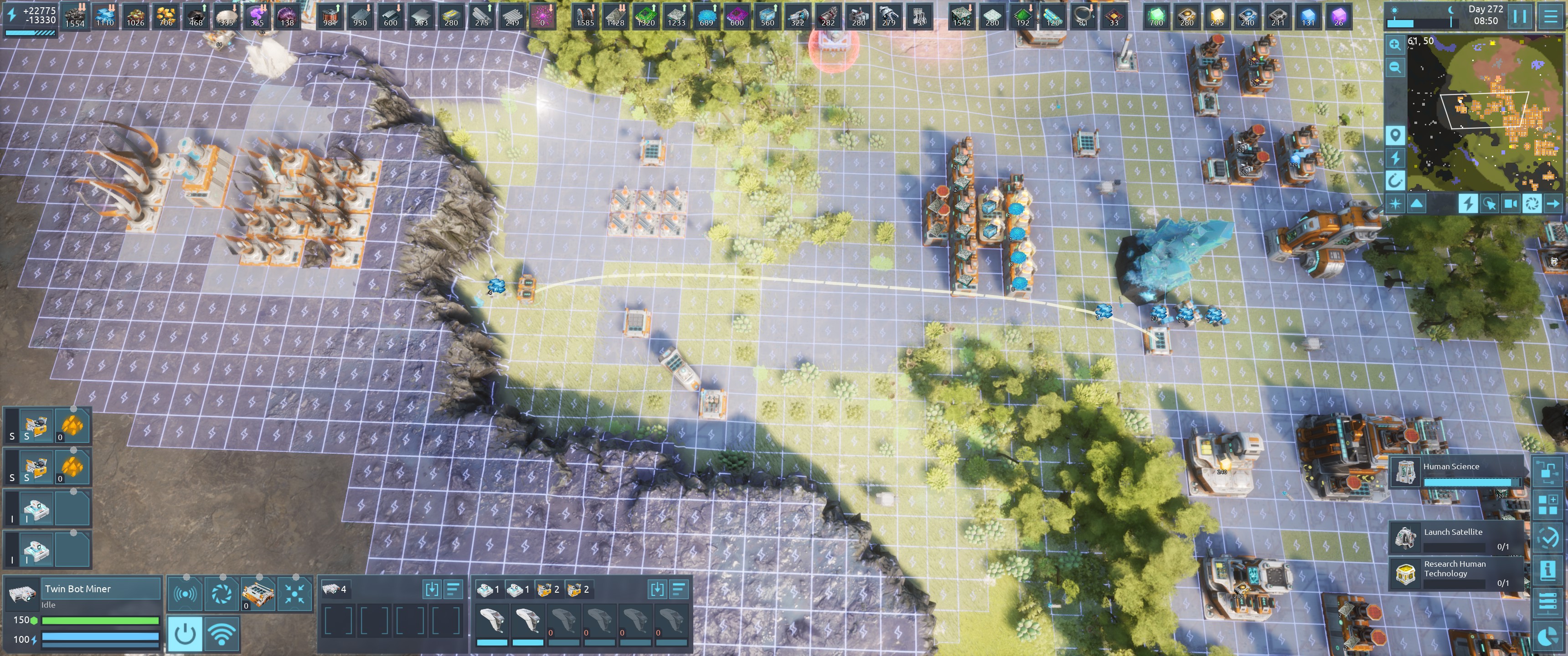Open the pie chart statistics panel
The width and height of the screenshot is (1568, 656).
tap(1547, 636)
